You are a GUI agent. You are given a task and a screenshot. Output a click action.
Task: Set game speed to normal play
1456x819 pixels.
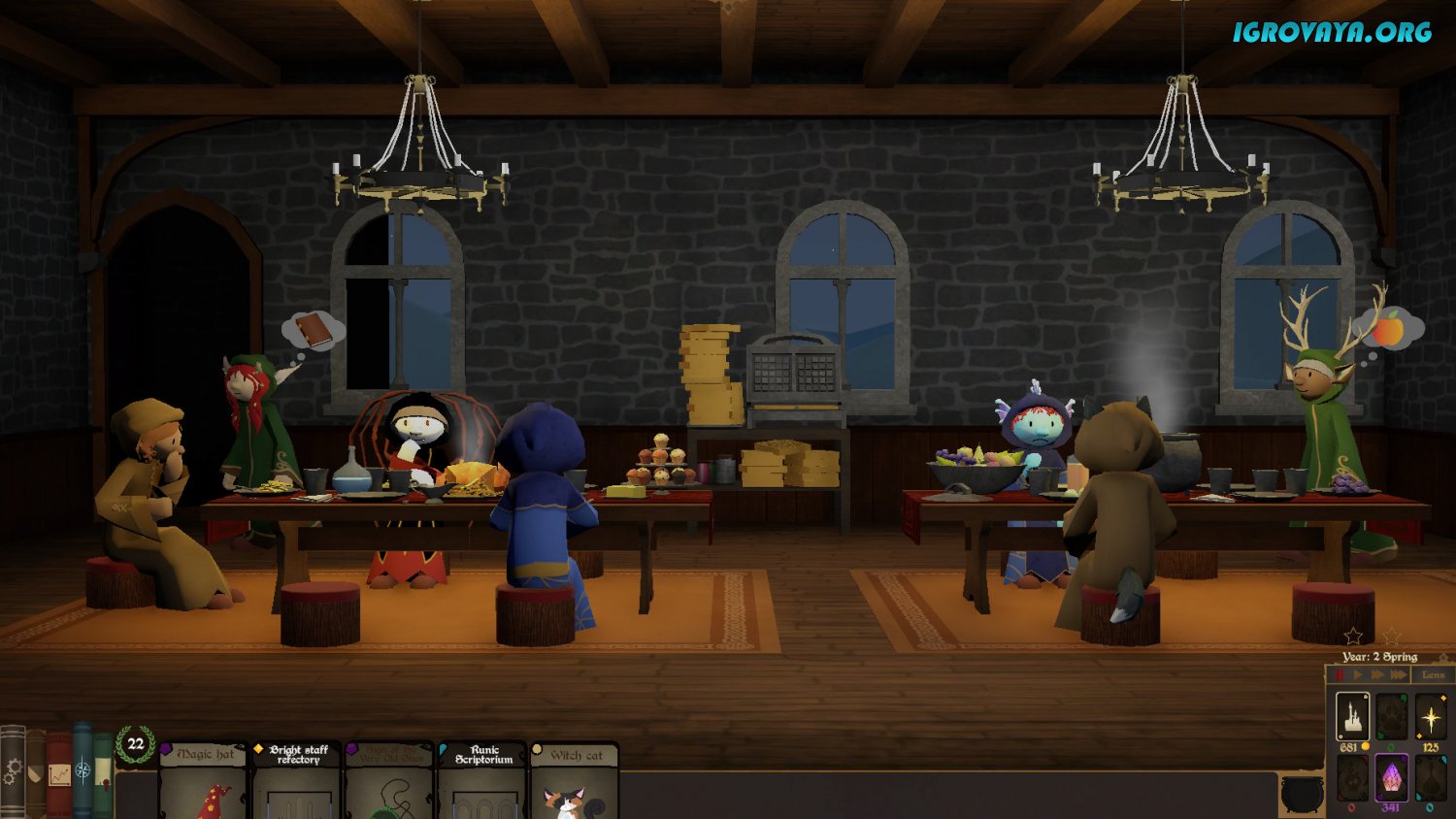tap(1358, 674)
